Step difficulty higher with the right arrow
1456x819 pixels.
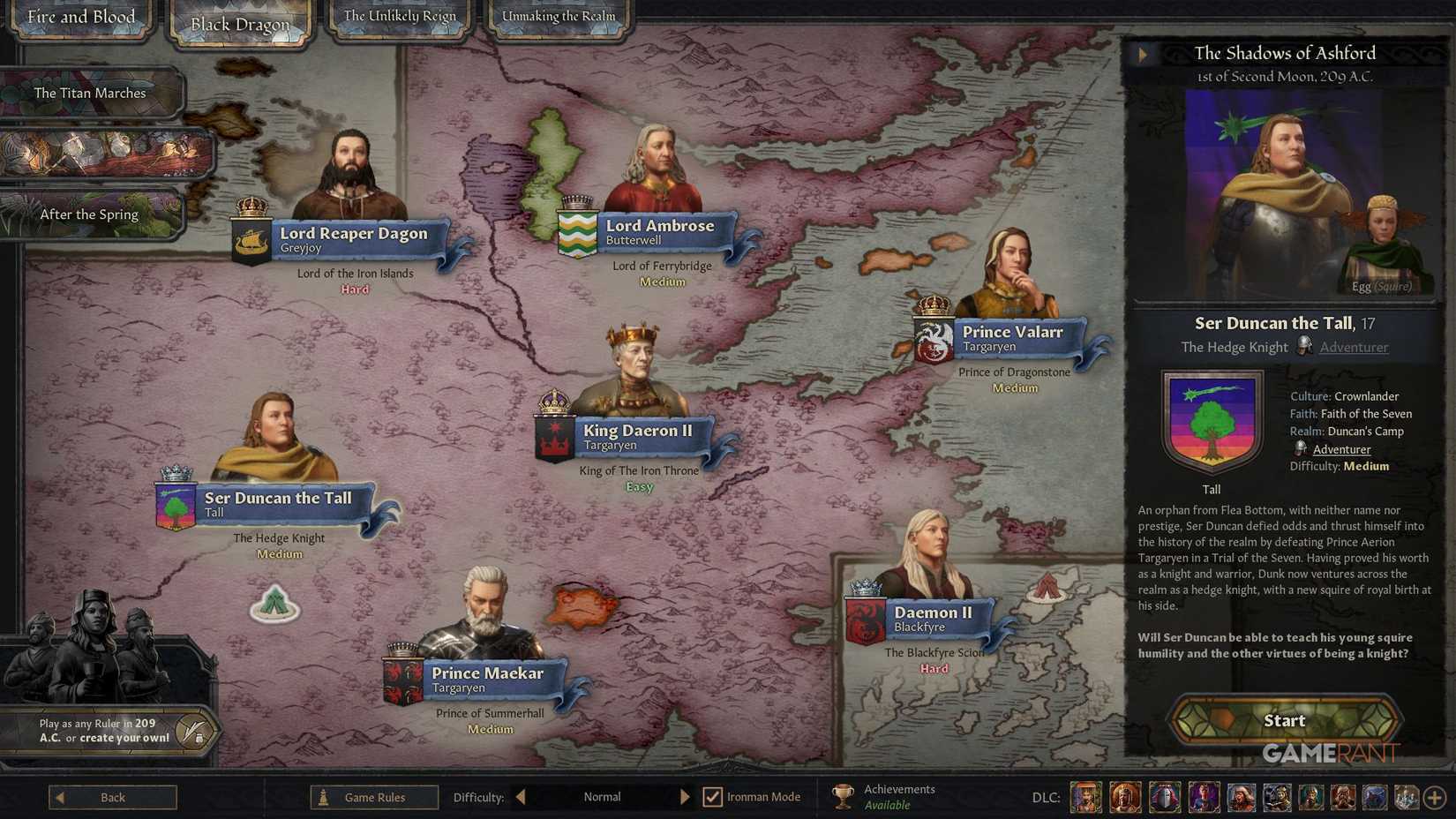pyautogui.click(x=687, y=797)
